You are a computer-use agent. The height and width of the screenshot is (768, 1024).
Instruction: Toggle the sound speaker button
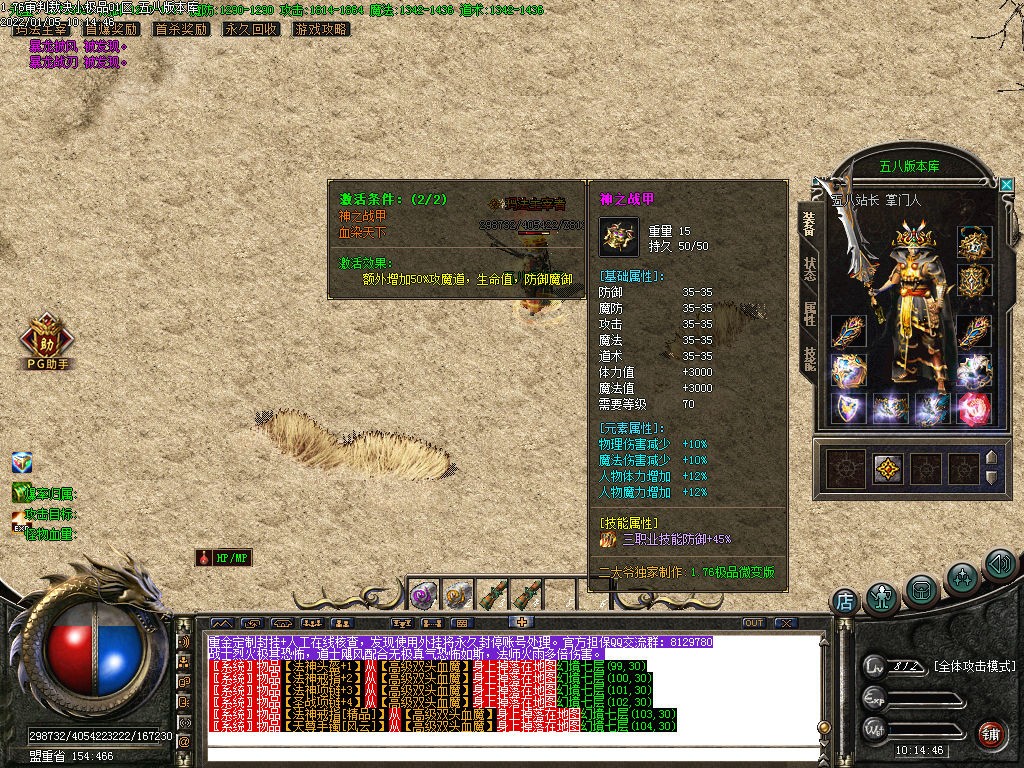click(999, 565)
